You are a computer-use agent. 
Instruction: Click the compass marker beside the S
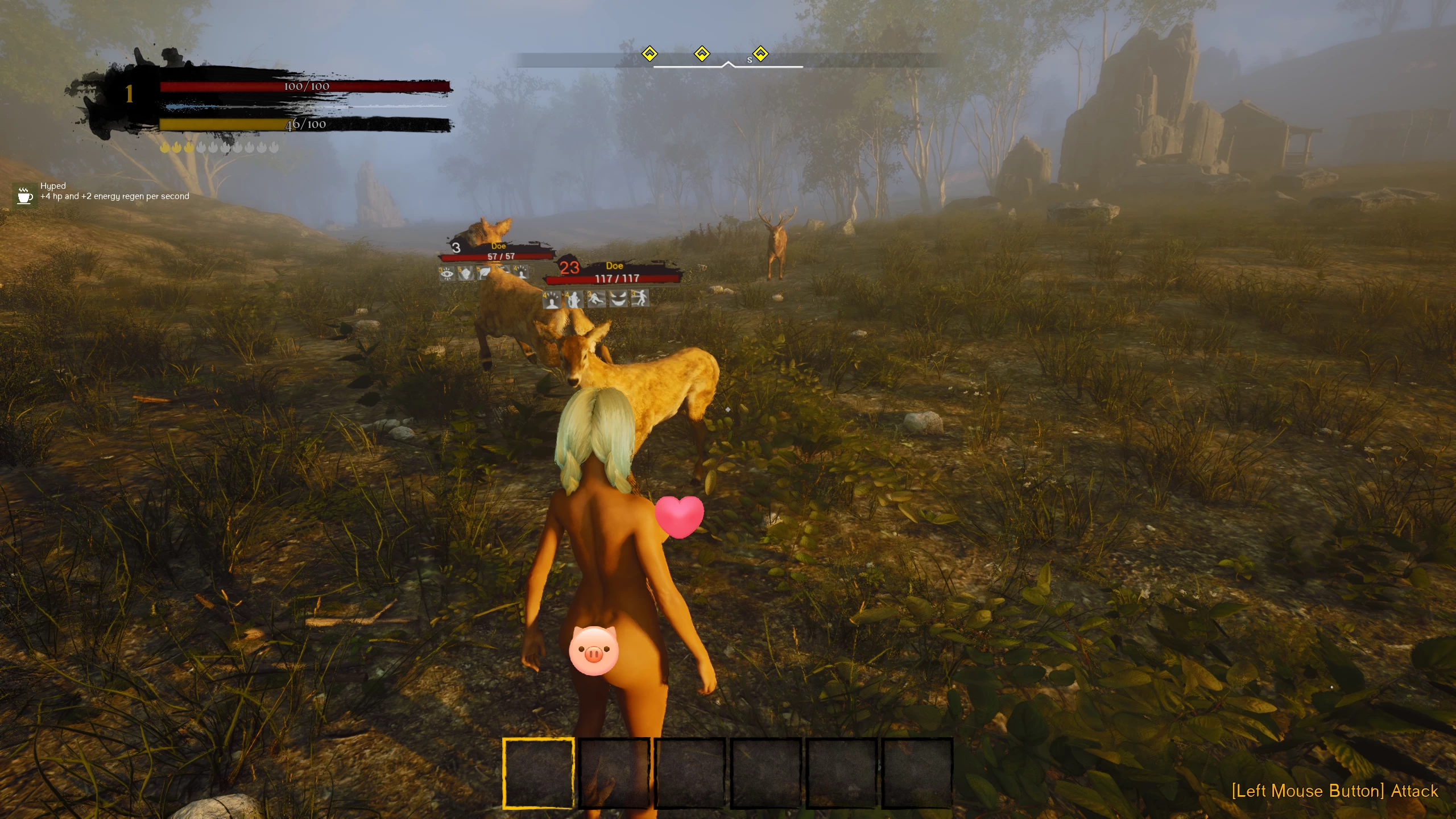[760, 54]
